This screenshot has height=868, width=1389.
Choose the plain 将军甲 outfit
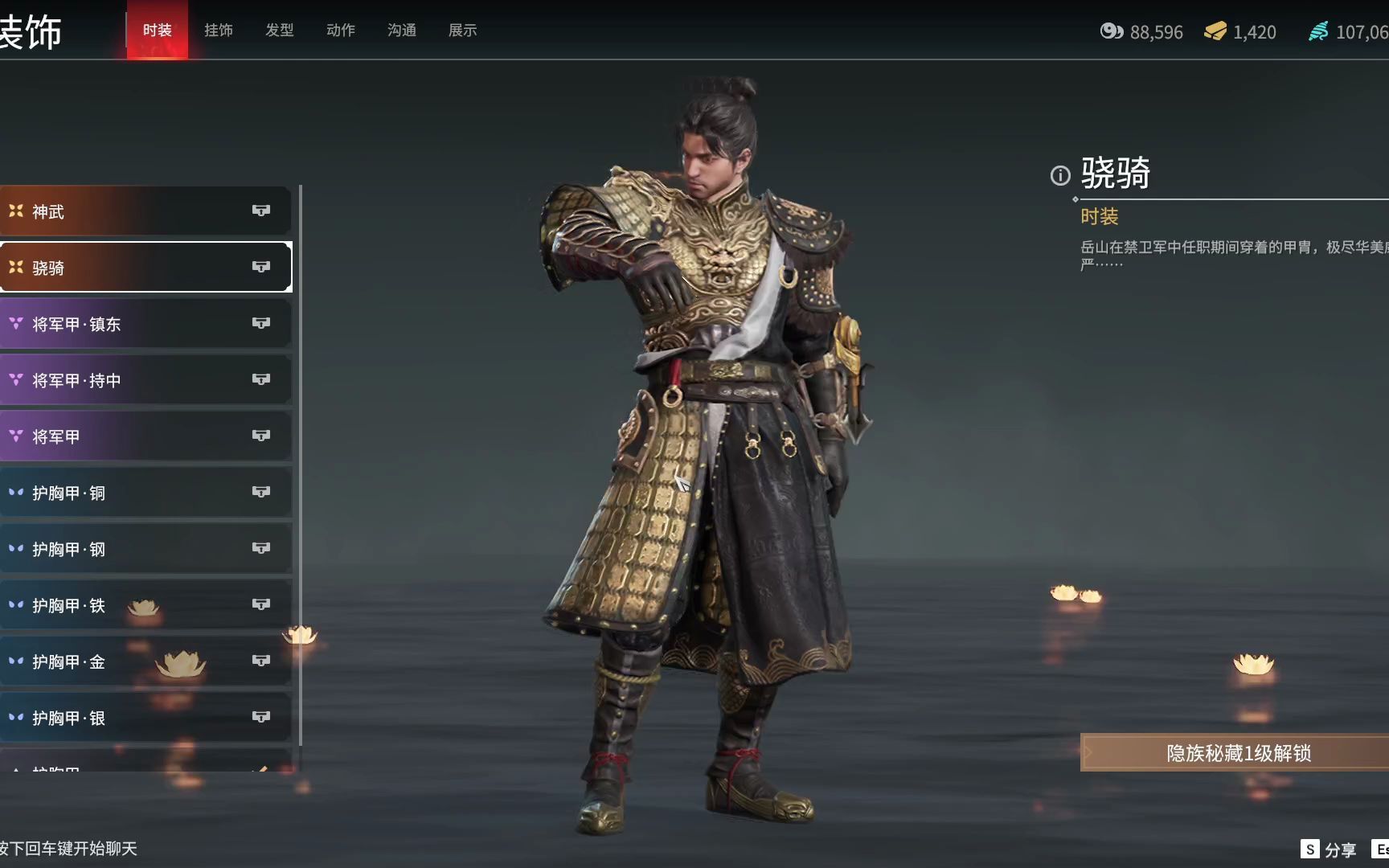[x=145, y=436]
